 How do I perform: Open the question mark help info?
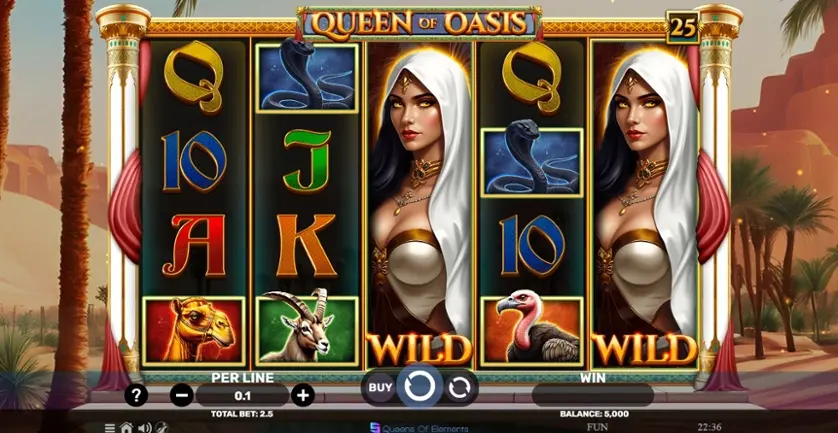(x=137, y=395)
